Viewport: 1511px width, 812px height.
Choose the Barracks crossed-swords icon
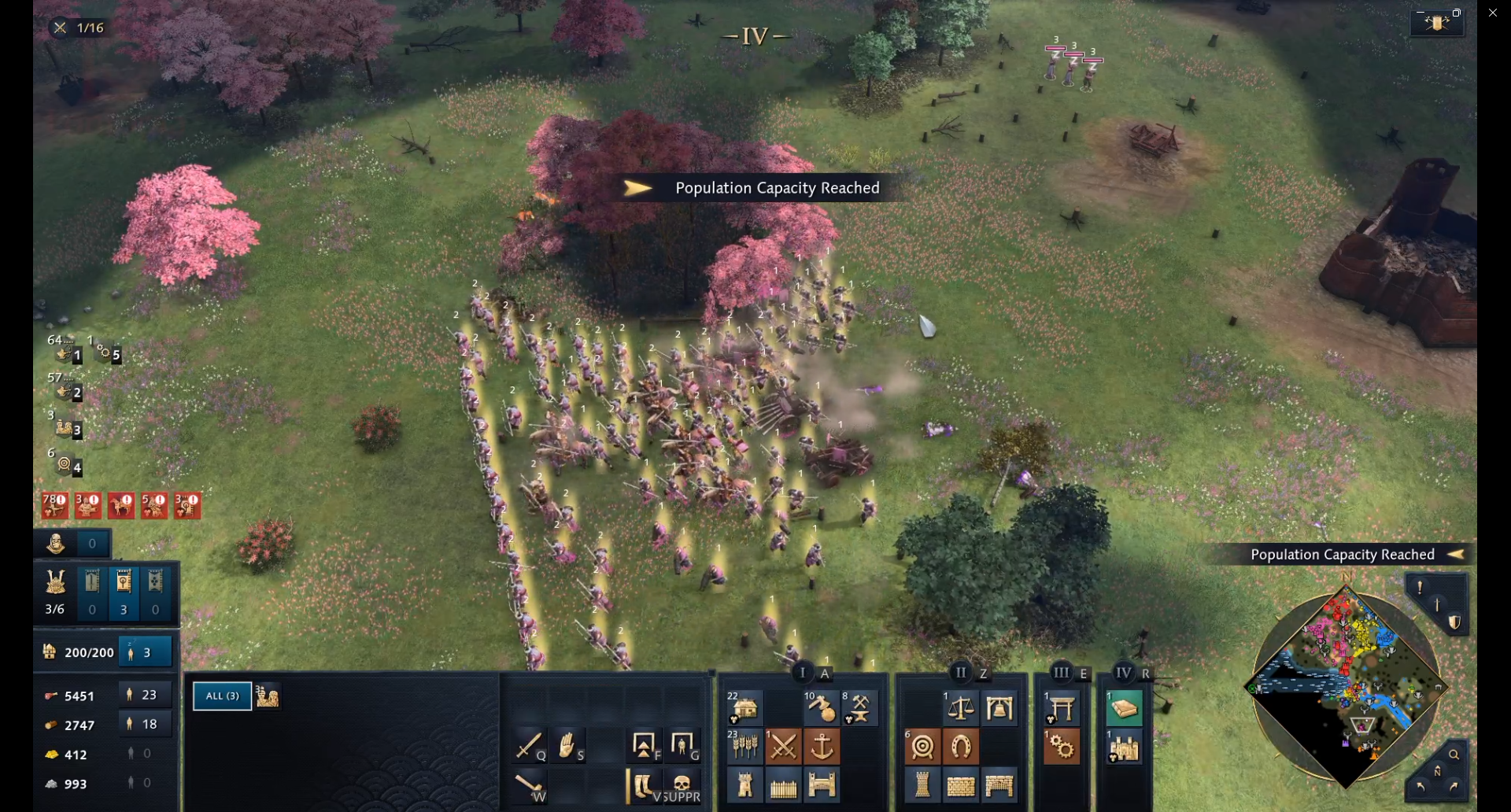point(783,746)
